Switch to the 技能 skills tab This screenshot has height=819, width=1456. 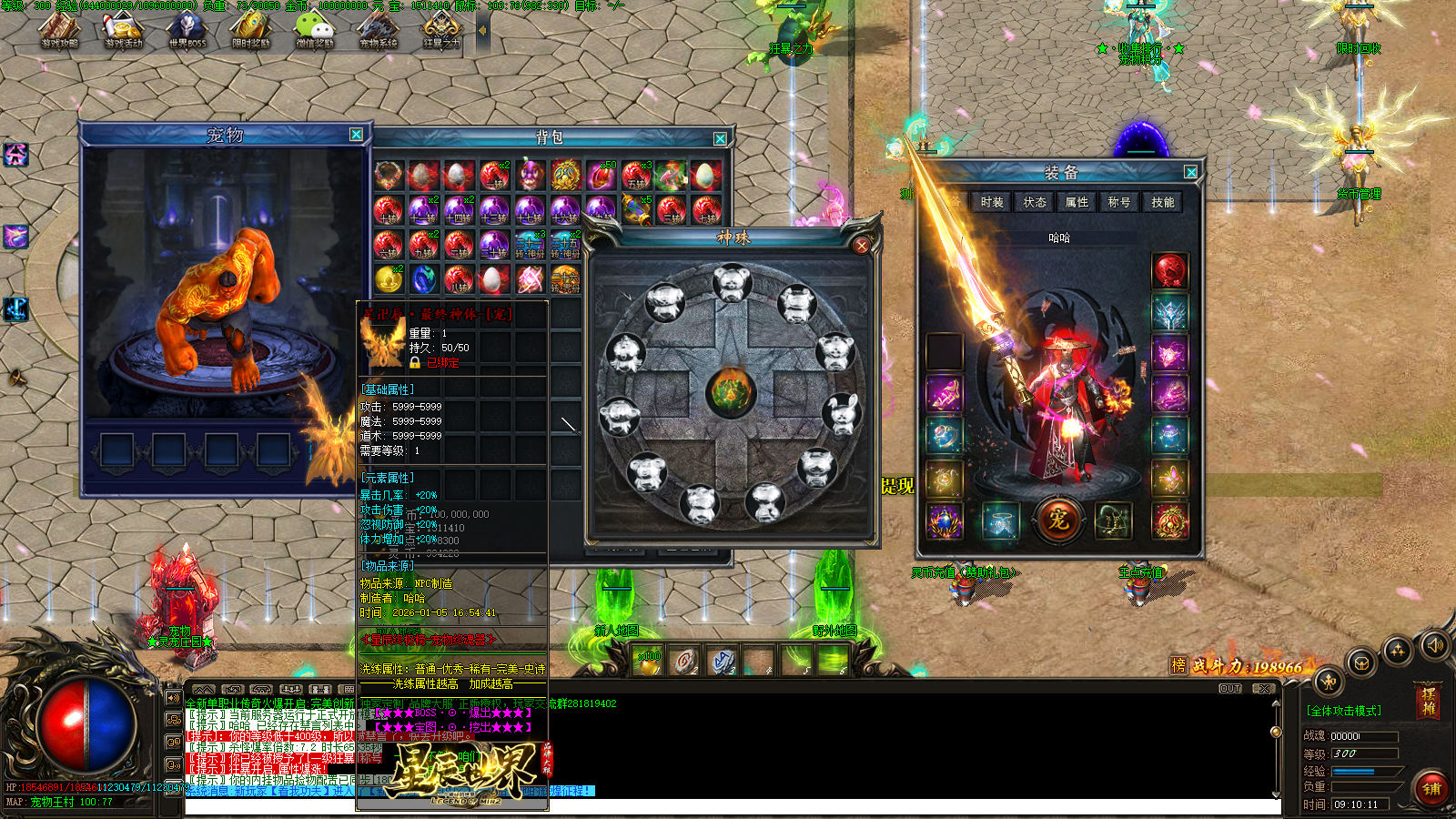1162,202
